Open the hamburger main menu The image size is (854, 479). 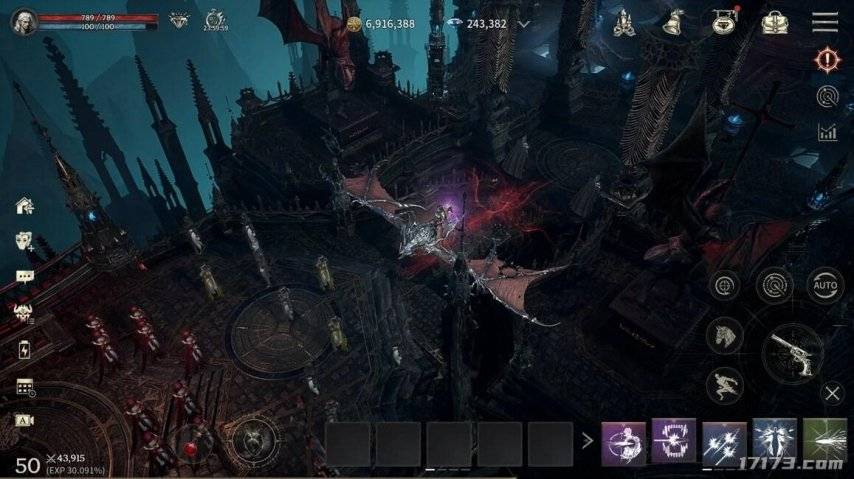[x=825, y=22]
